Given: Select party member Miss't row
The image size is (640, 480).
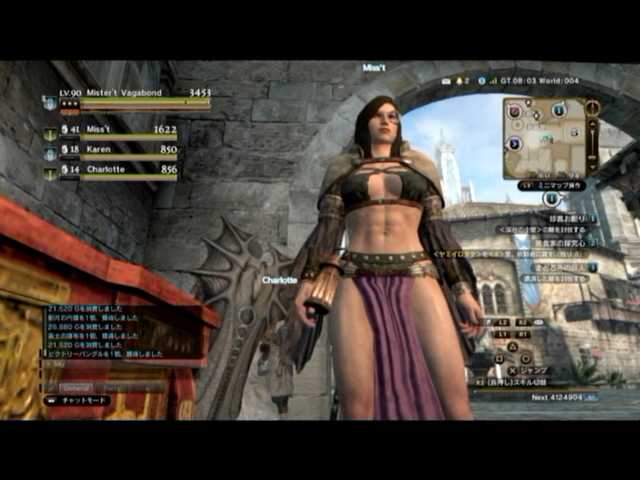Looking at the screenshot, I should point(112,131).
